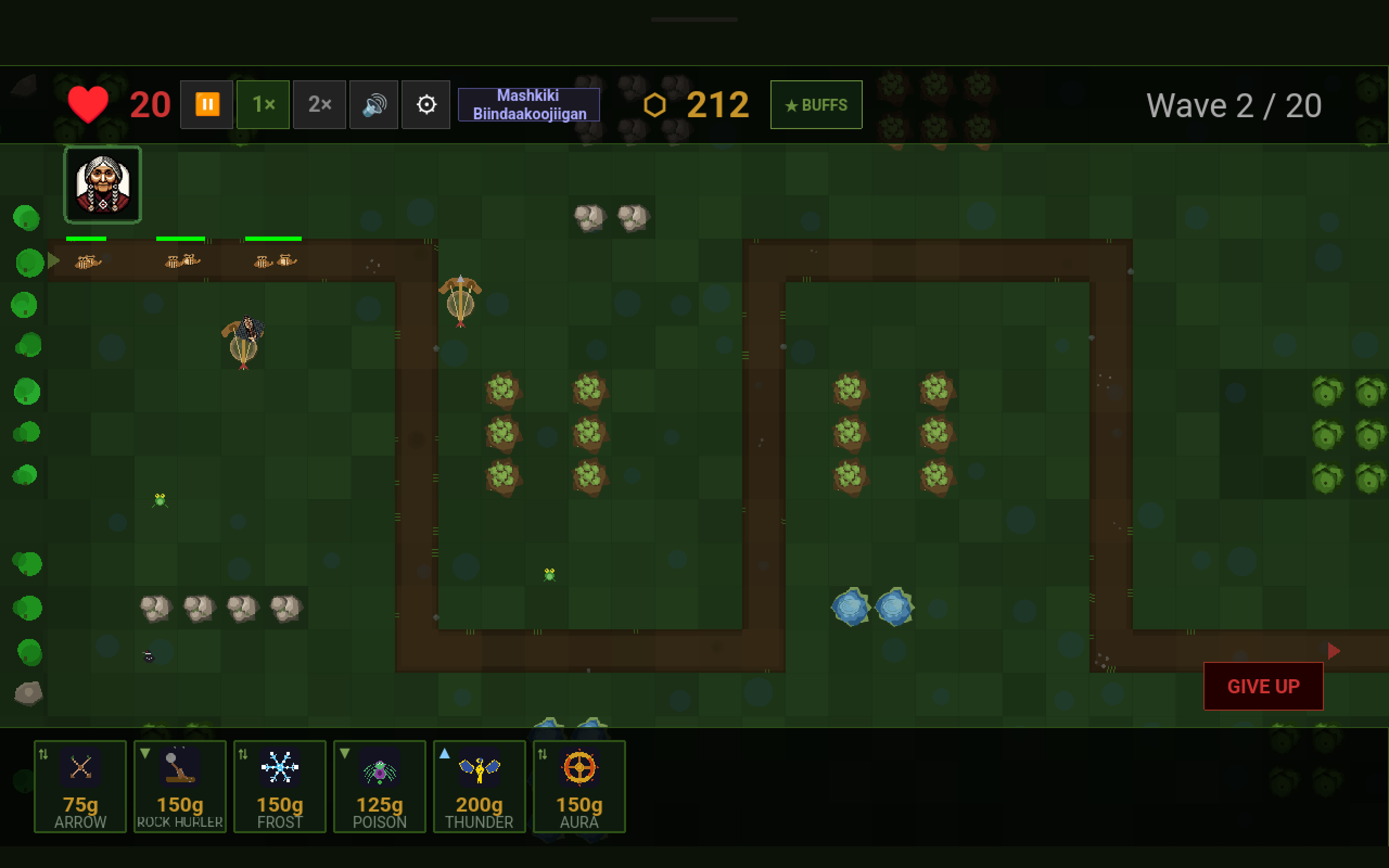Select the Poison tower card
This screenshot has height=868, width=1389.
(379, 787)
